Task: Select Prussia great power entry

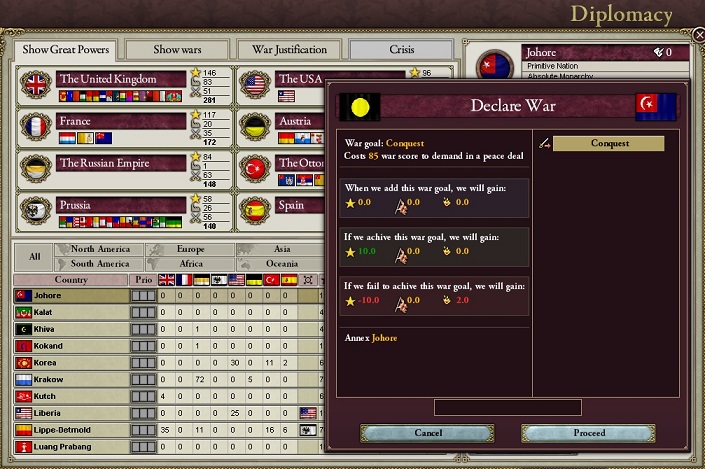Action: coord(121,205)
